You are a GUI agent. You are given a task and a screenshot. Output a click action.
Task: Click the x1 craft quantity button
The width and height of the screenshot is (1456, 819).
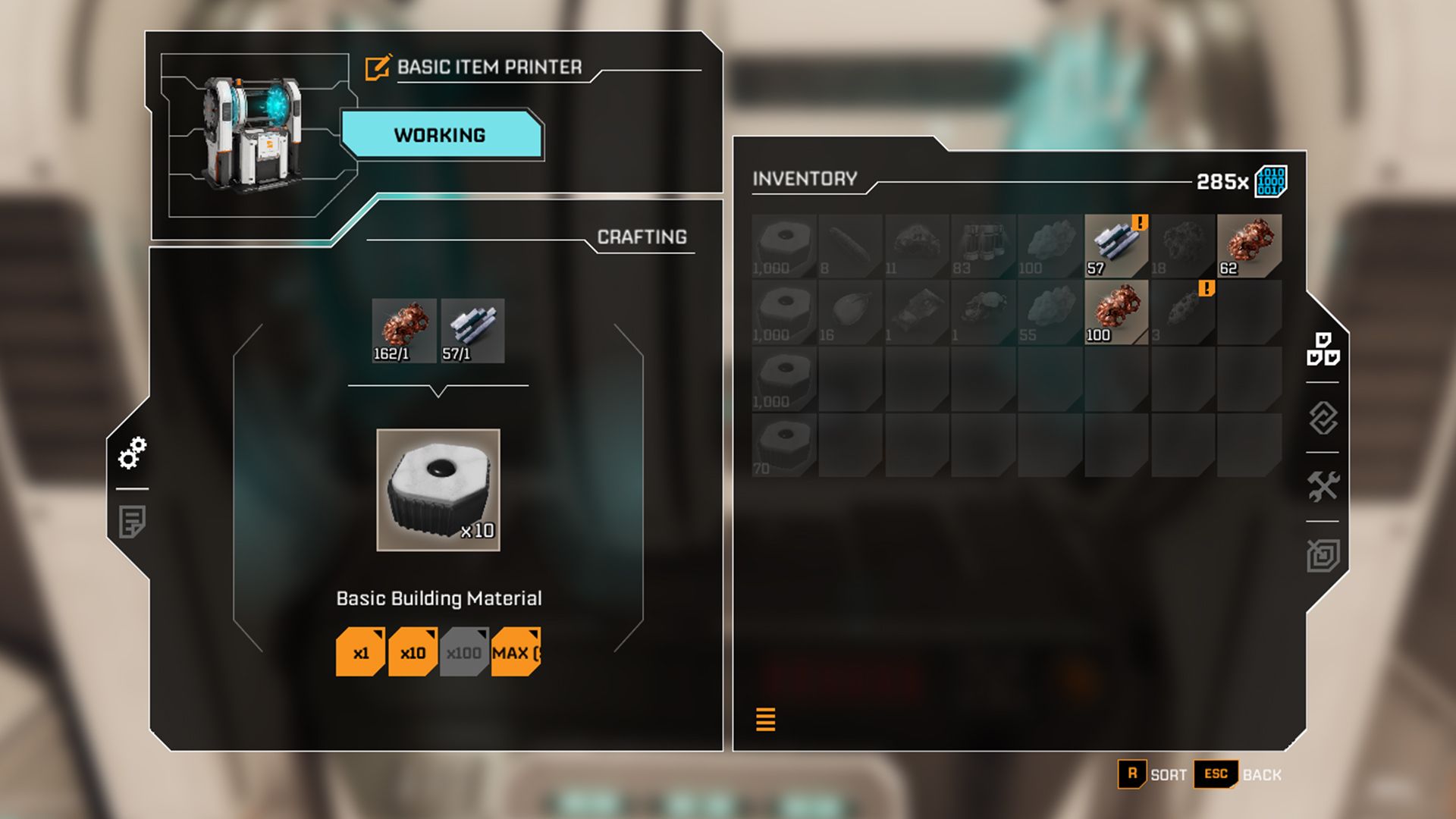click(x=360, y=651)
